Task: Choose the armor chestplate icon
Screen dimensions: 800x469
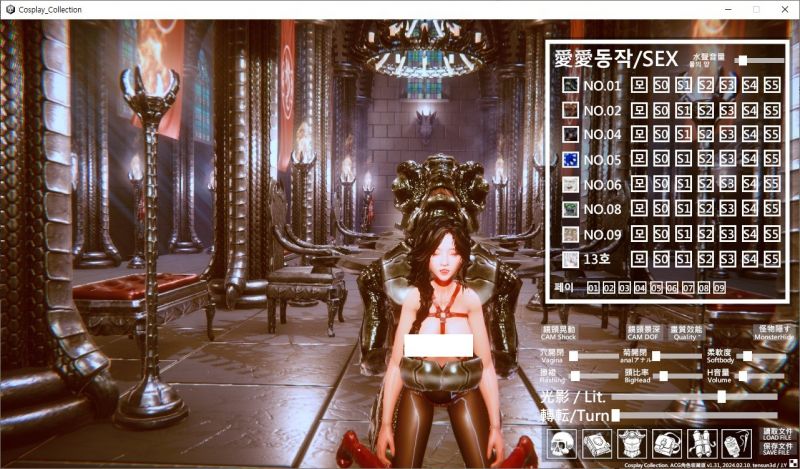Action: (632, 441)
